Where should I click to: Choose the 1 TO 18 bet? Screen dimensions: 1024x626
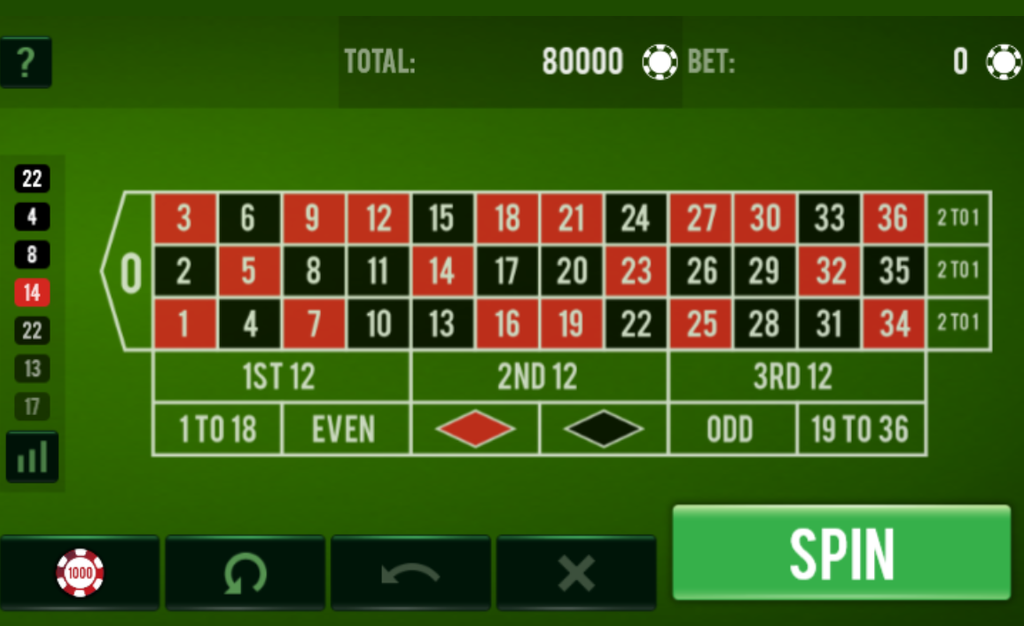(217, 430)
